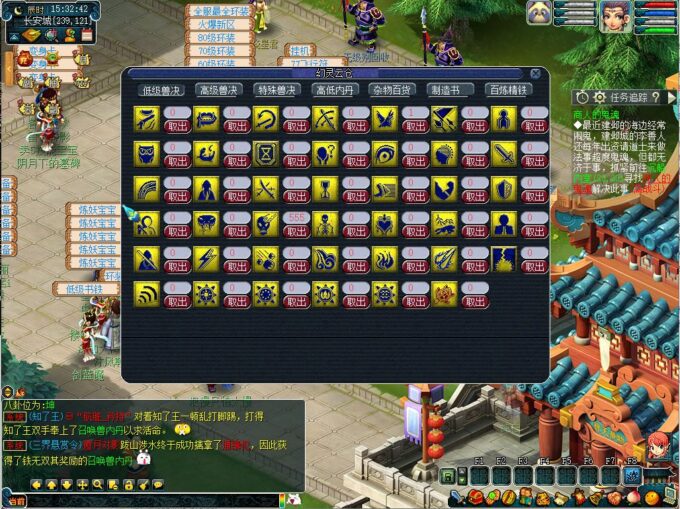Switch to the 杂物百货 tab

[x=393, y=90]
